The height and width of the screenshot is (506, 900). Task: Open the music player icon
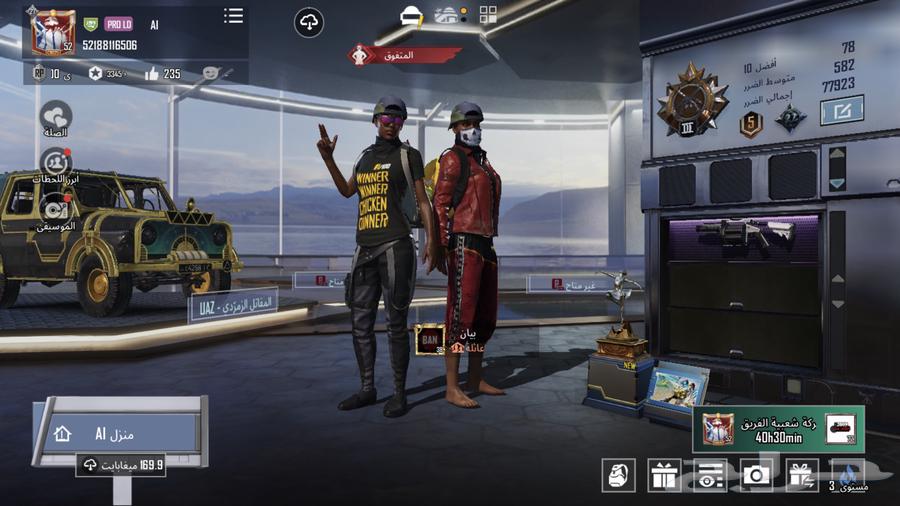pos(56,209)
